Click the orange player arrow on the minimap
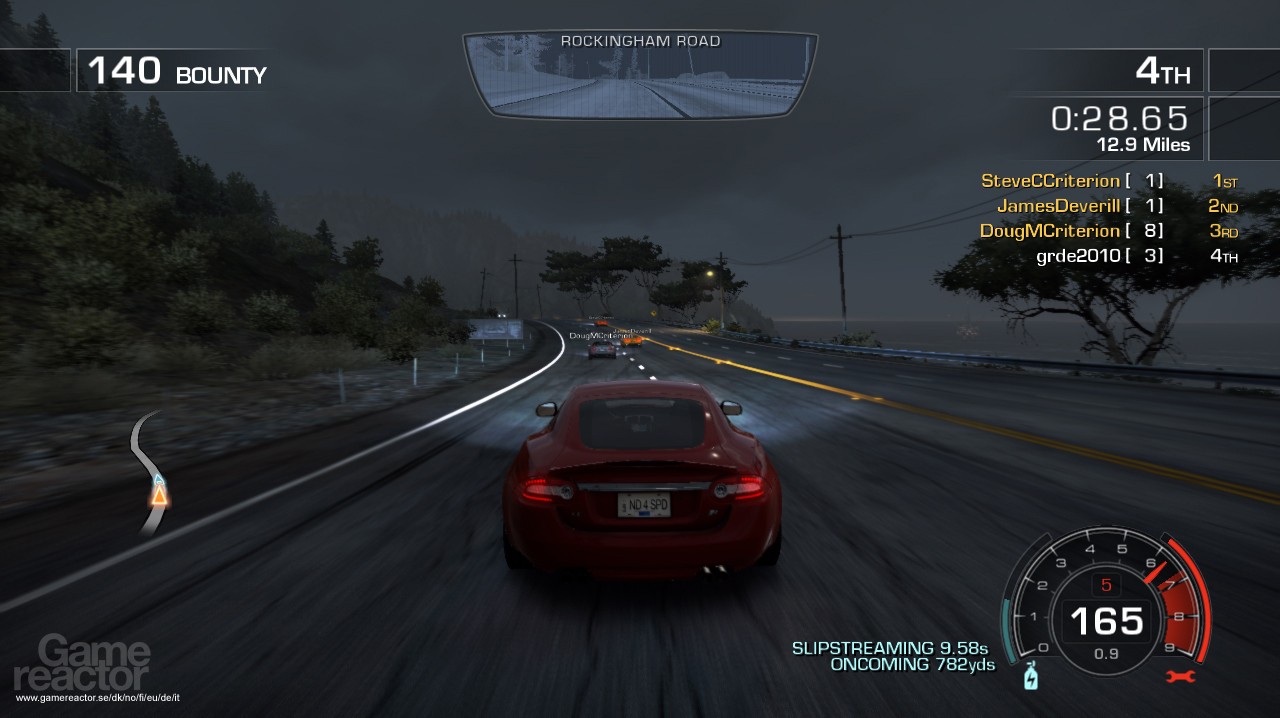 [159, 493]
